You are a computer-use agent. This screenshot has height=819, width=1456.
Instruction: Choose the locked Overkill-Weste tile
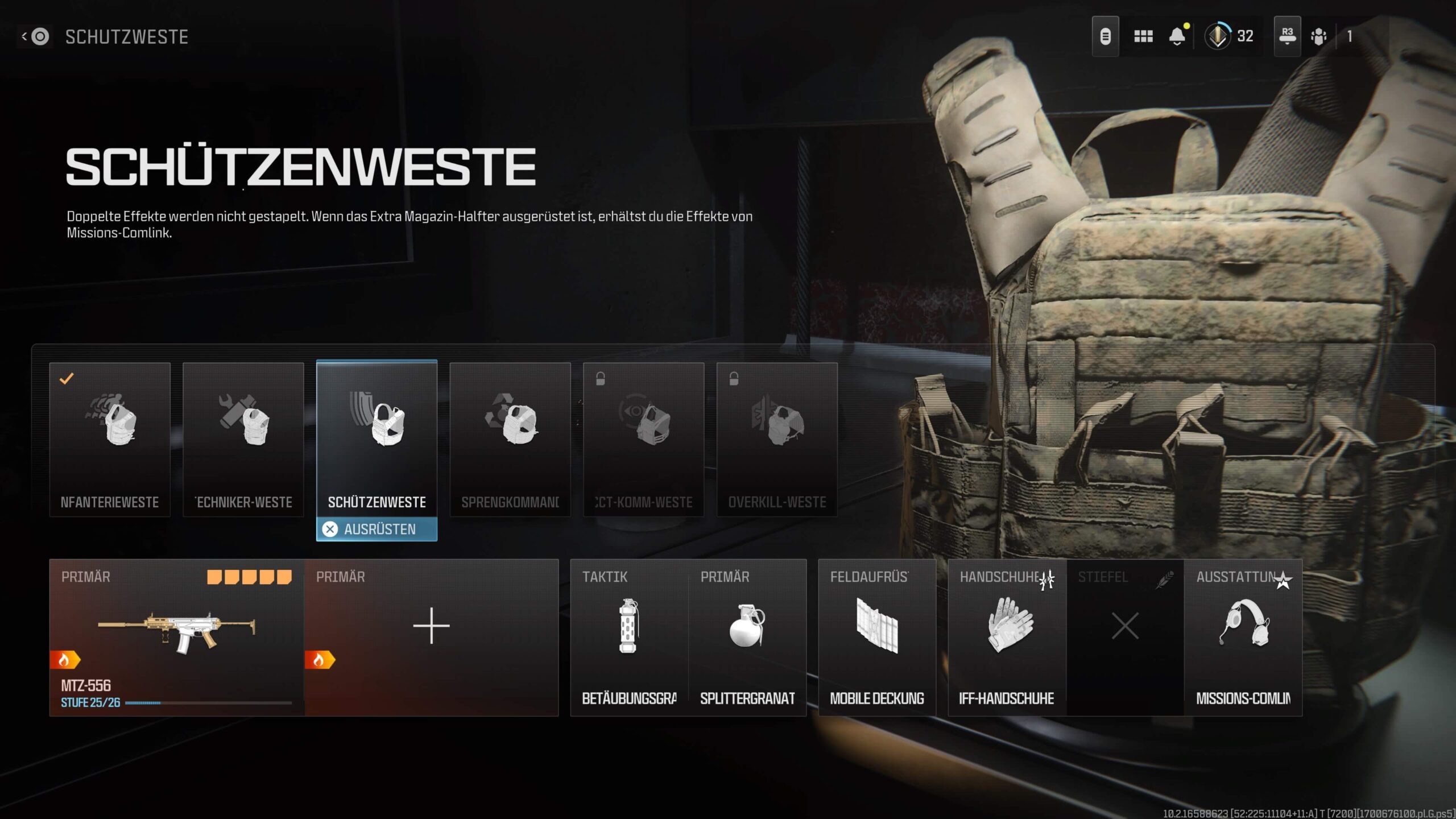pyautogui.click(x=777, y=439)
